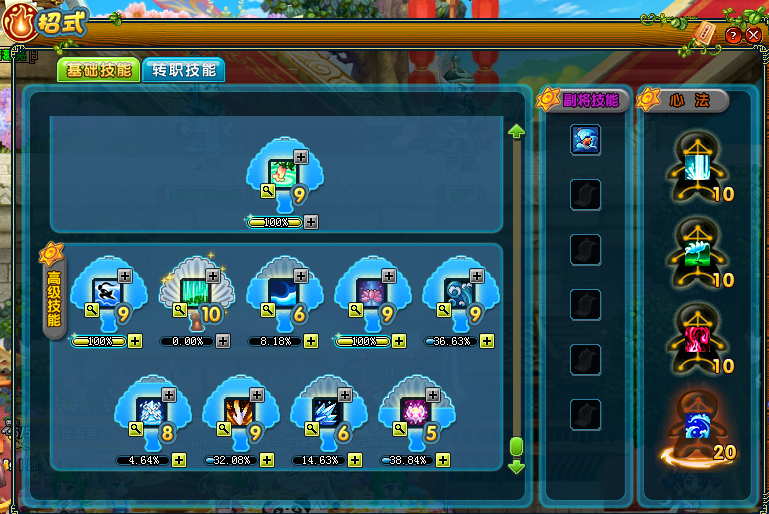
Task: Add progress to the 36.63% skill
Action: pos(487,341)
